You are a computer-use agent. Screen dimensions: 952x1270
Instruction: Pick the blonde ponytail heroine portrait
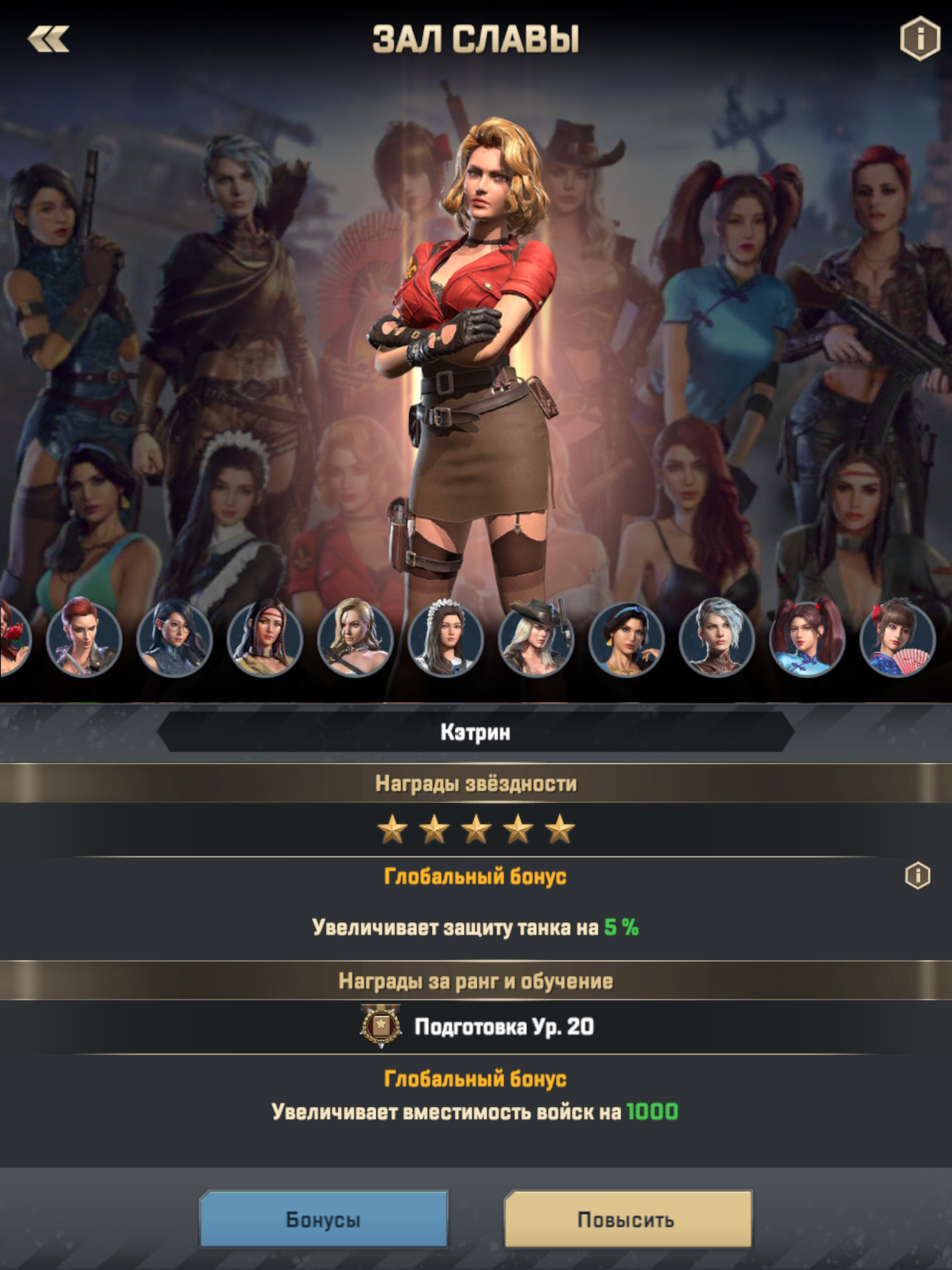click(355, 637)
